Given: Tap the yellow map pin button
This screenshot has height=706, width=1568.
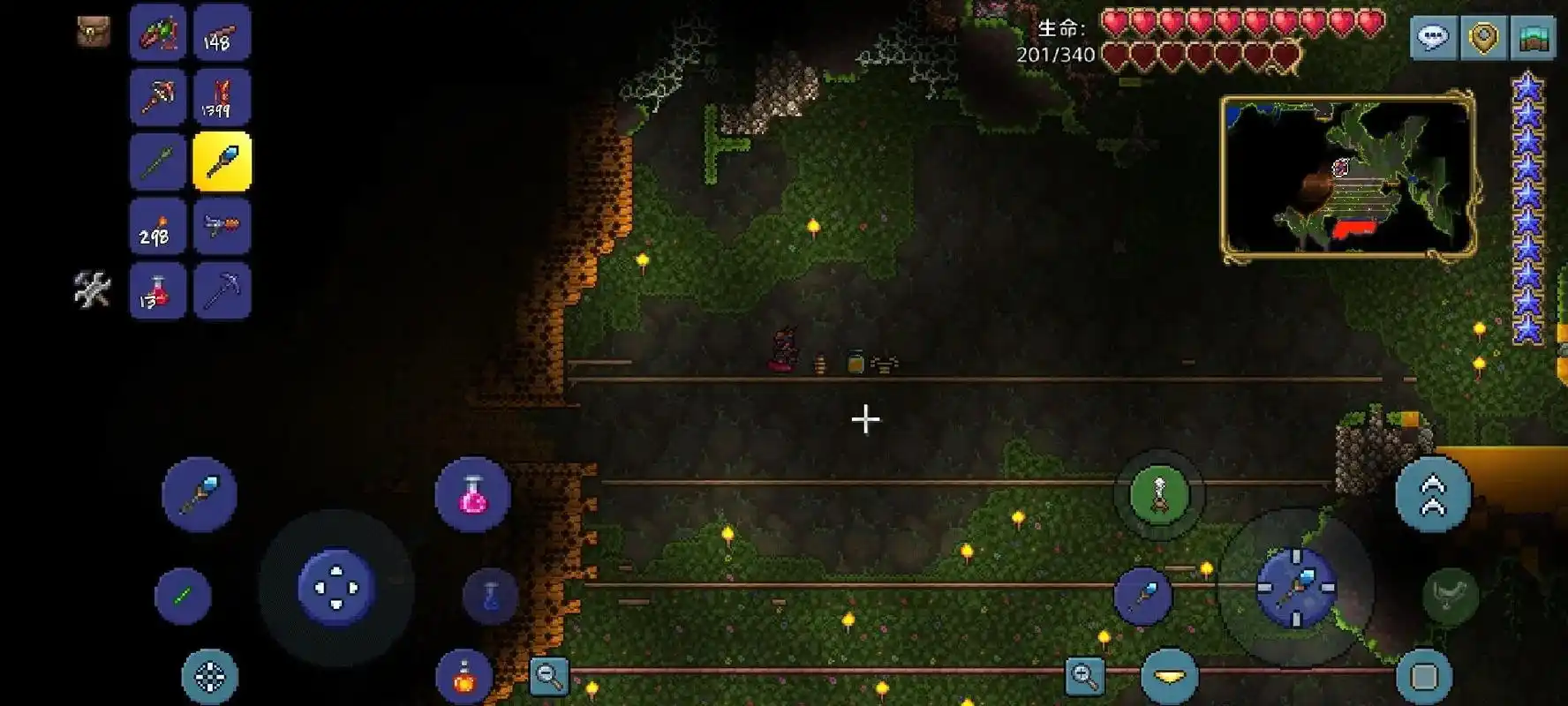Looking at the screenshot, I should (x=1483, y=37).
